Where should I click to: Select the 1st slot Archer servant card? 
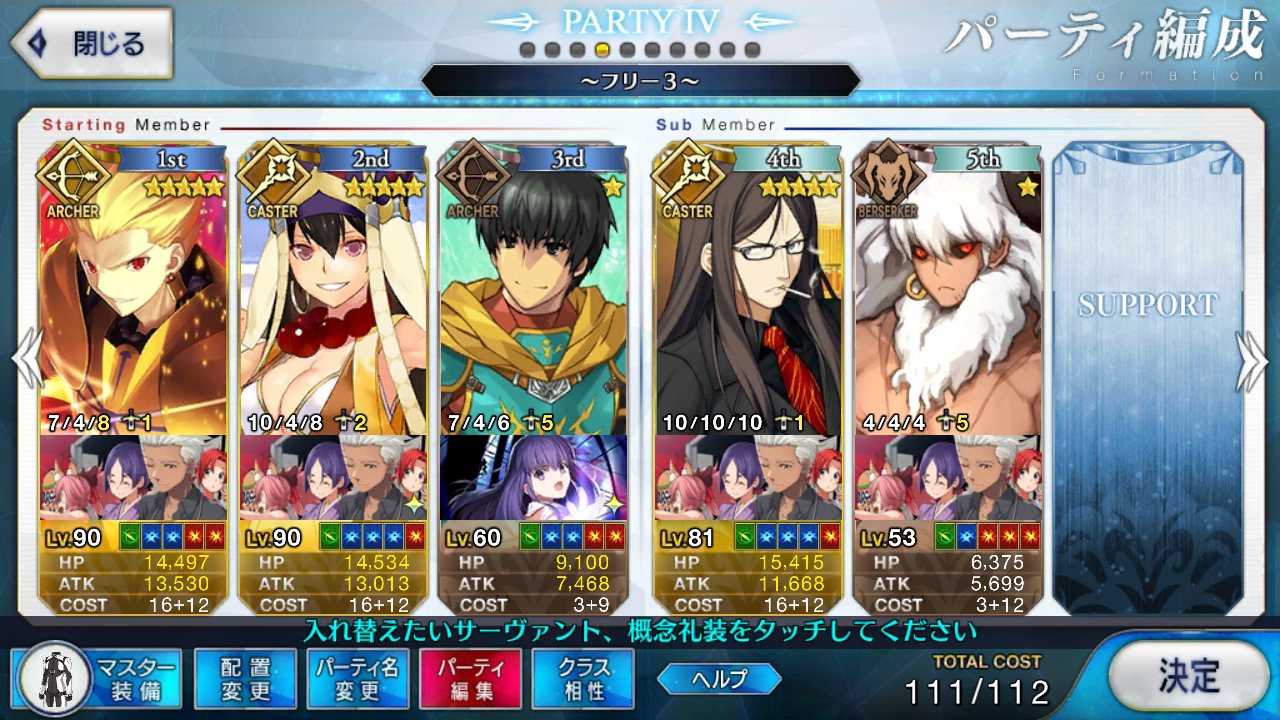pyautogui.click(x=132, y=290)
